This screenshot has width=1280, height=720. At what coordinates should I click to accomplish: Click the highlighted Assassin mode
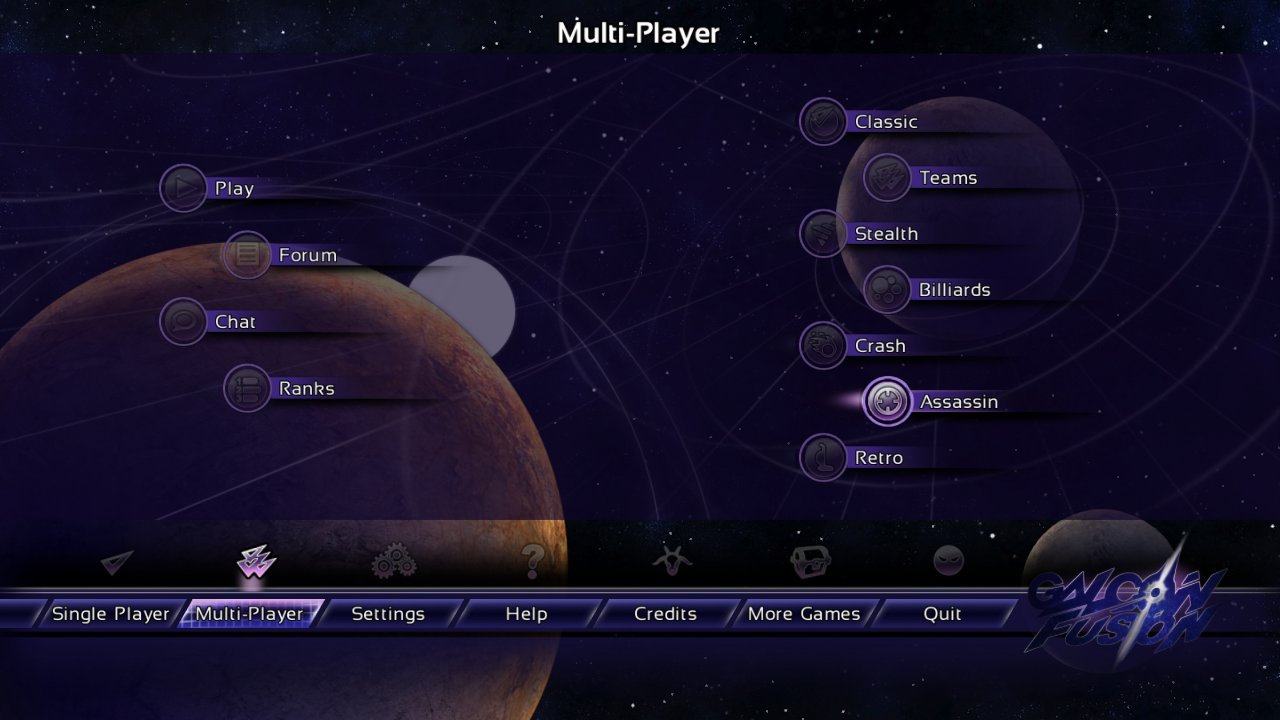click(x=957, y=402)
